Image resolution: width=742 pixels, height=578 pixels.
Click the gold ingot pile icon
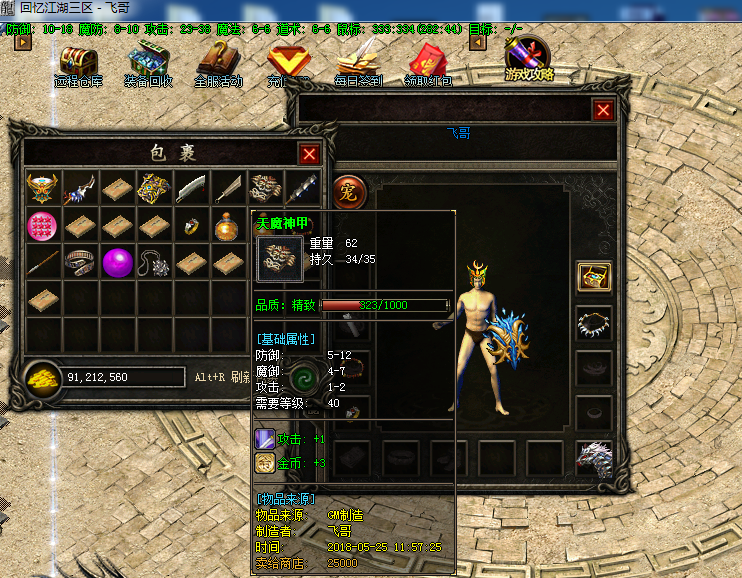tap(43, 376)
